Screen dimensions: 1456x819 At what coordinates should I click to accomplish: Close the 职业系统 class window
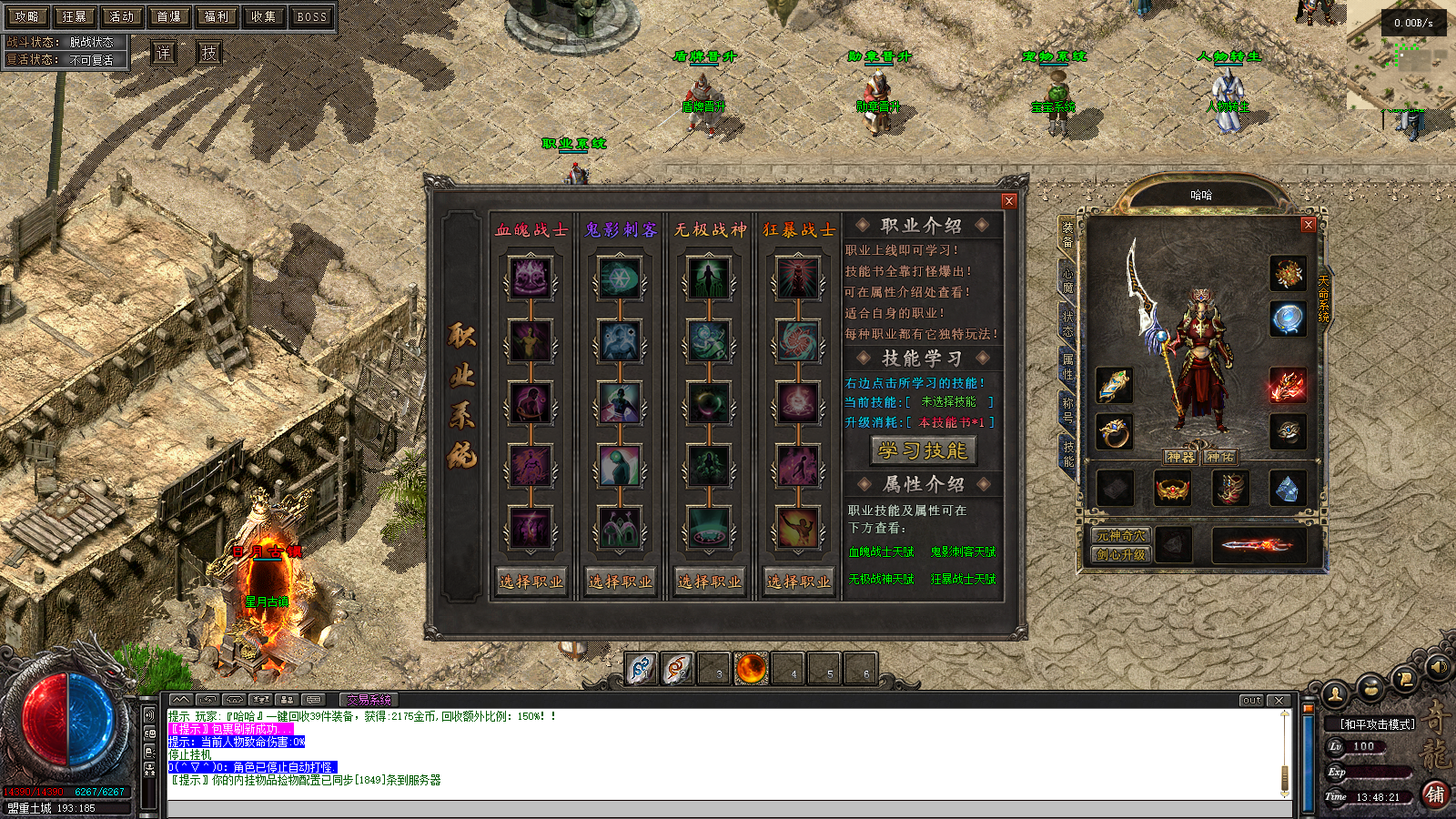pos(1008,201)
